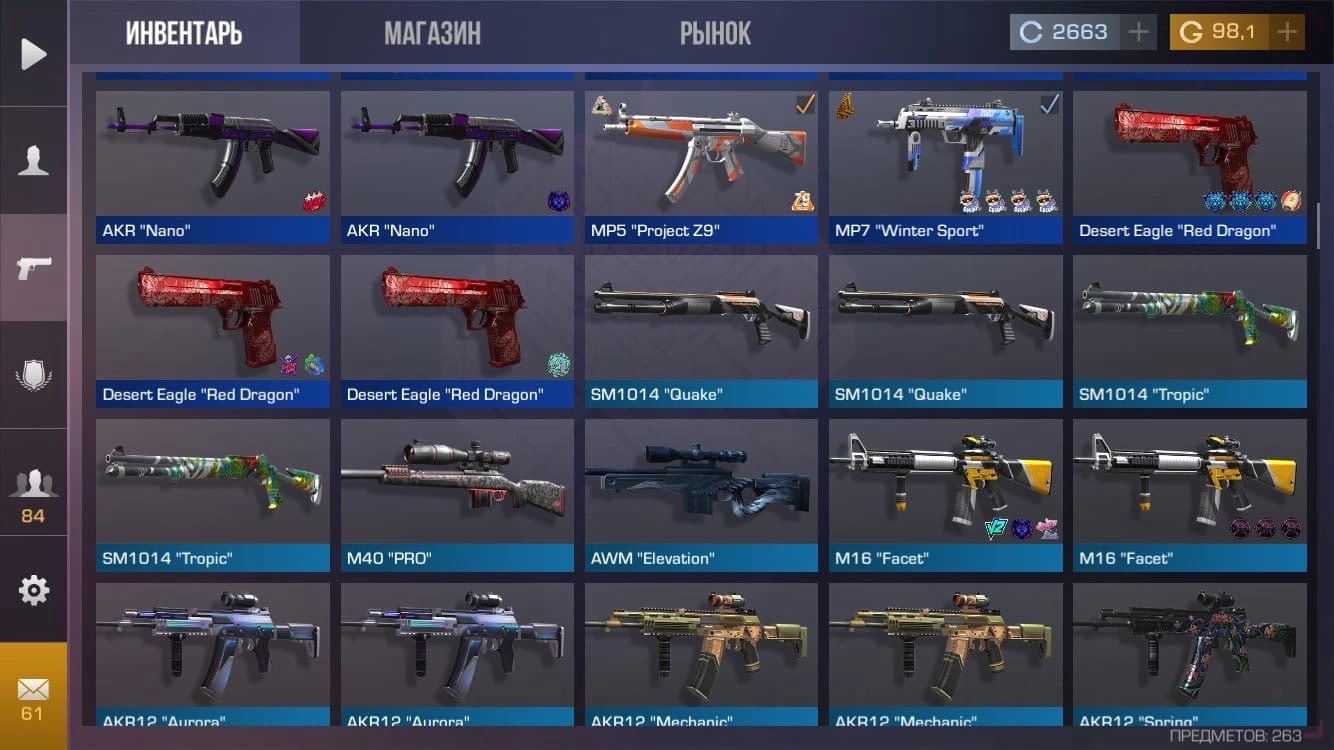Screen dimensions: 1334x750
Task: Pick the AWM "Elevation" skin
Action: point(701,494)
